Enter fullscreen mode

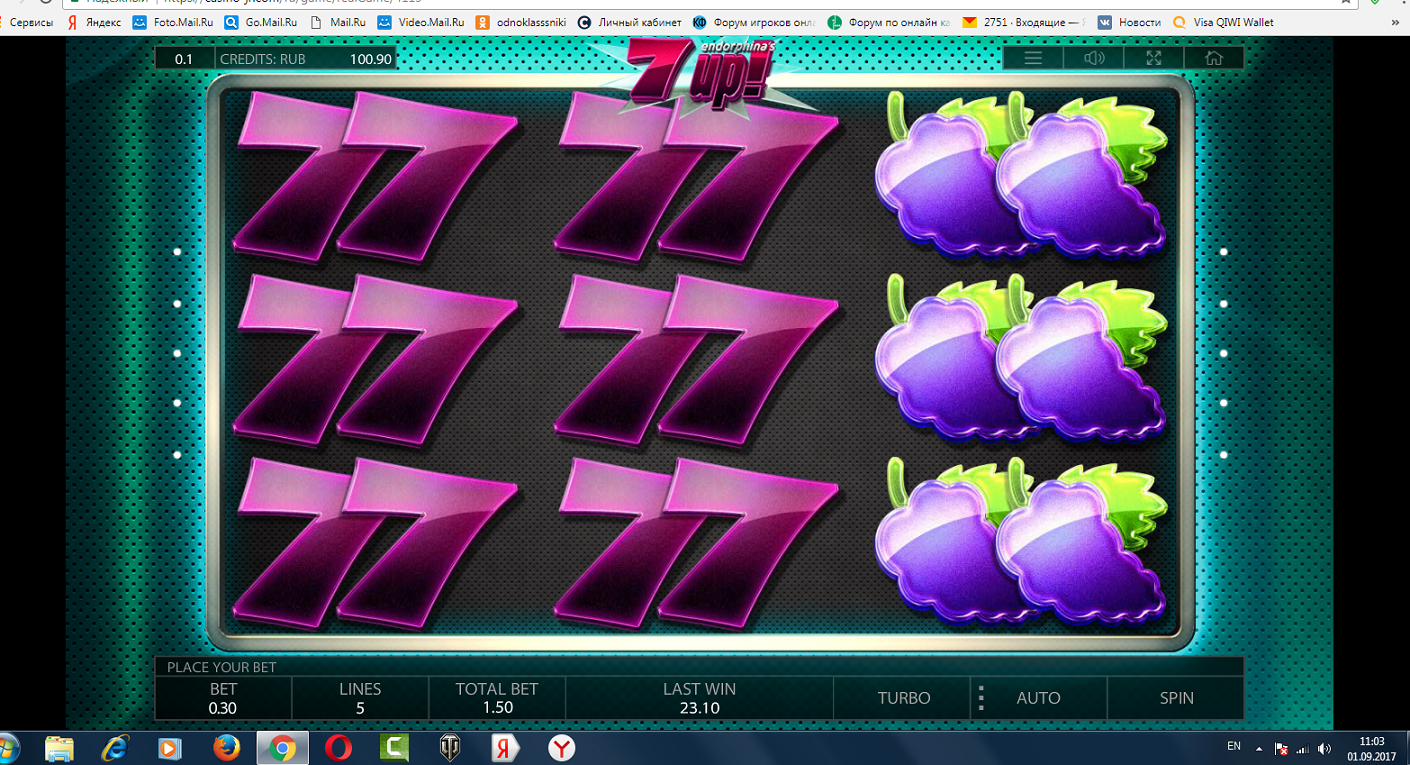1153,57
